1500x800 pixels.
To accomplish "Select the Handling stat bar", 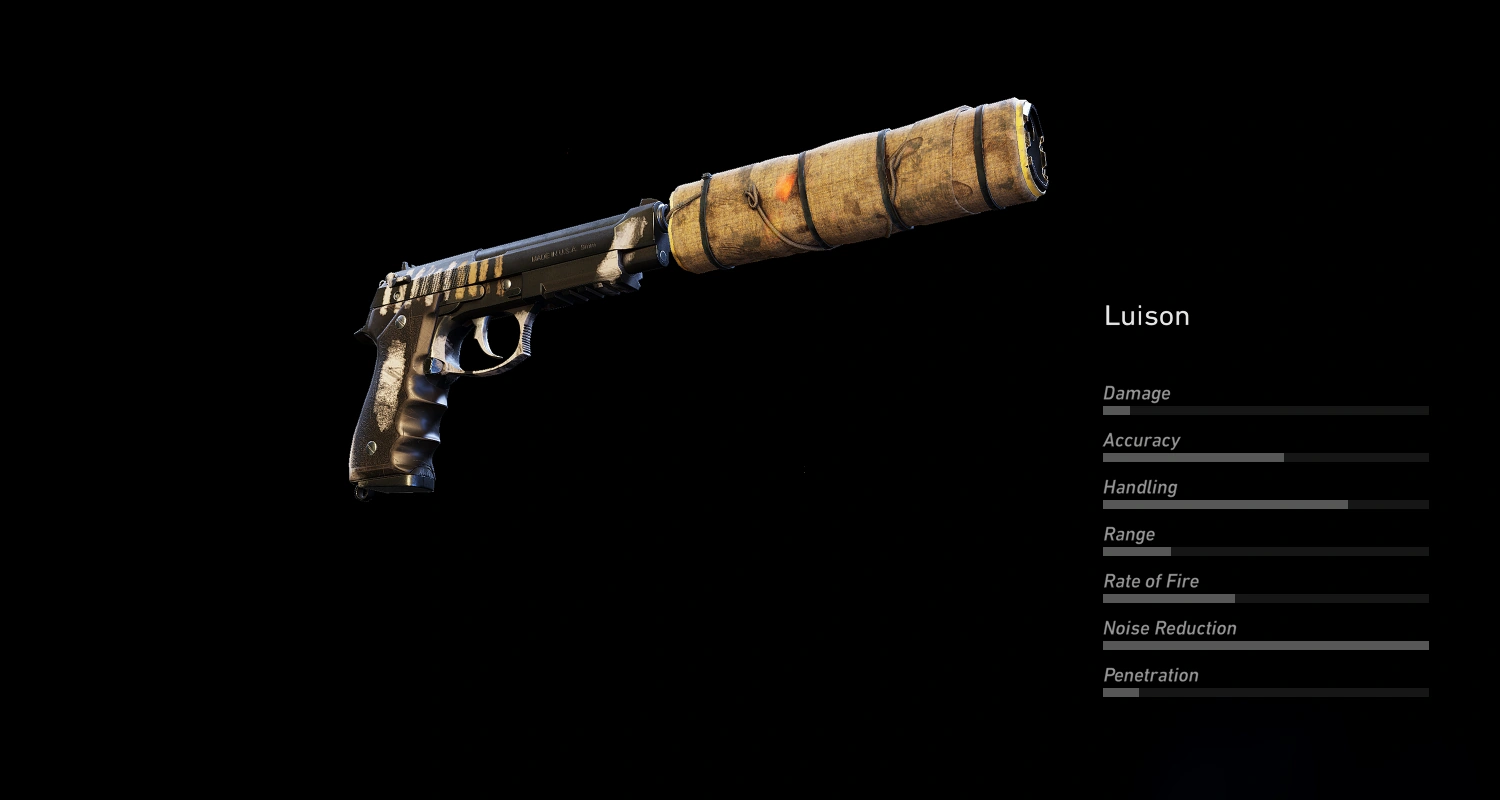I will point(1265,504).
